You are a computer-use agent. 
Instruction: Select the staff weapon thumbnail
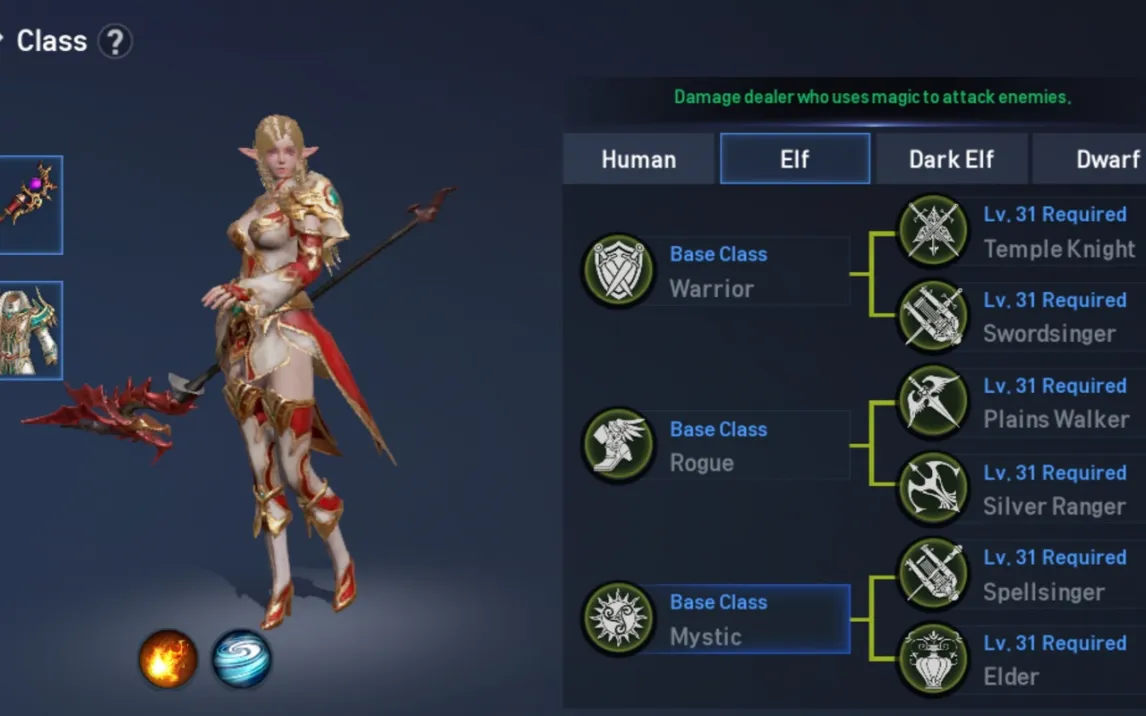click(x=30, y=204)
